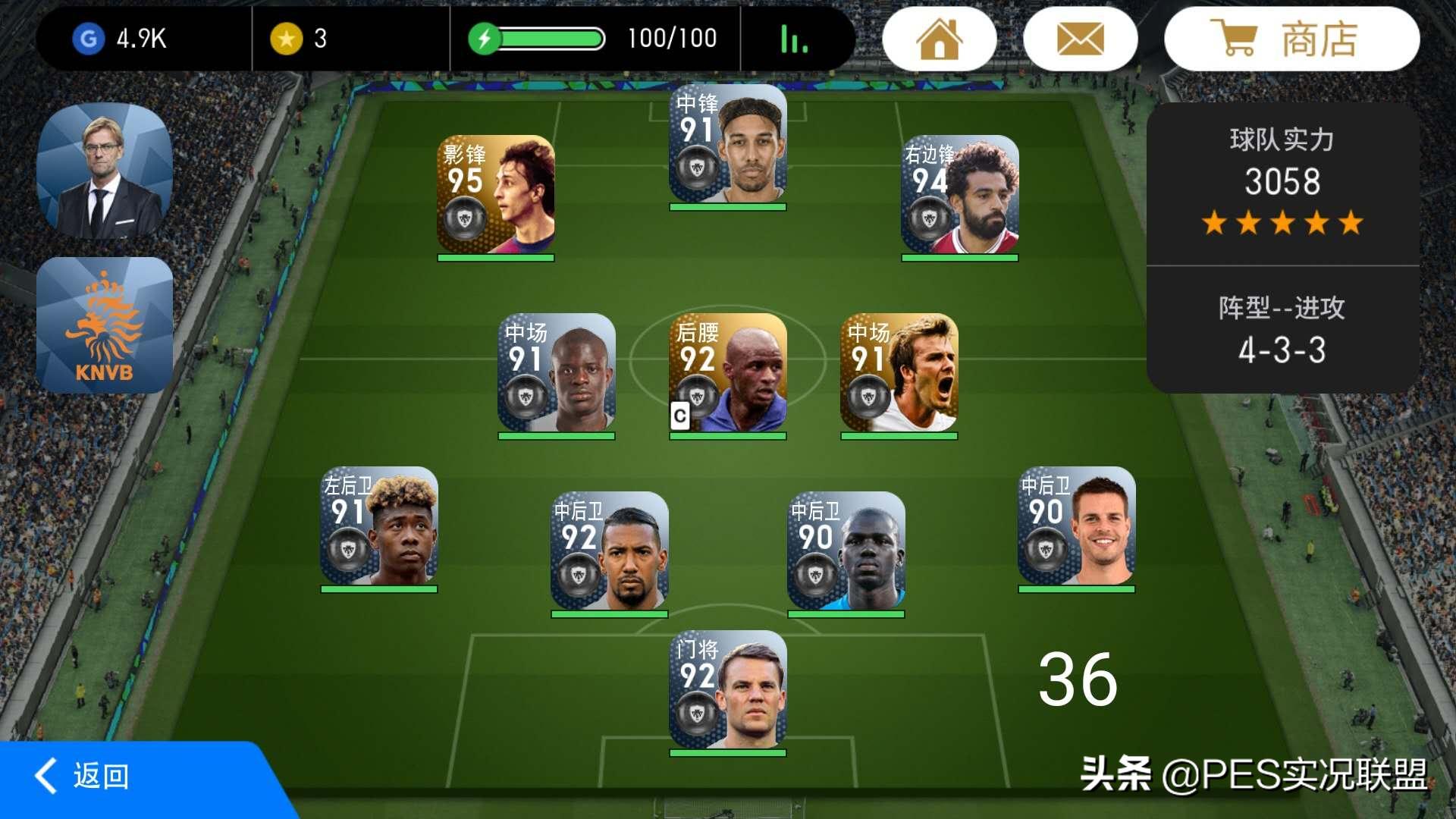
Task: Go back with the 返回 button
Action: point(83,777)
